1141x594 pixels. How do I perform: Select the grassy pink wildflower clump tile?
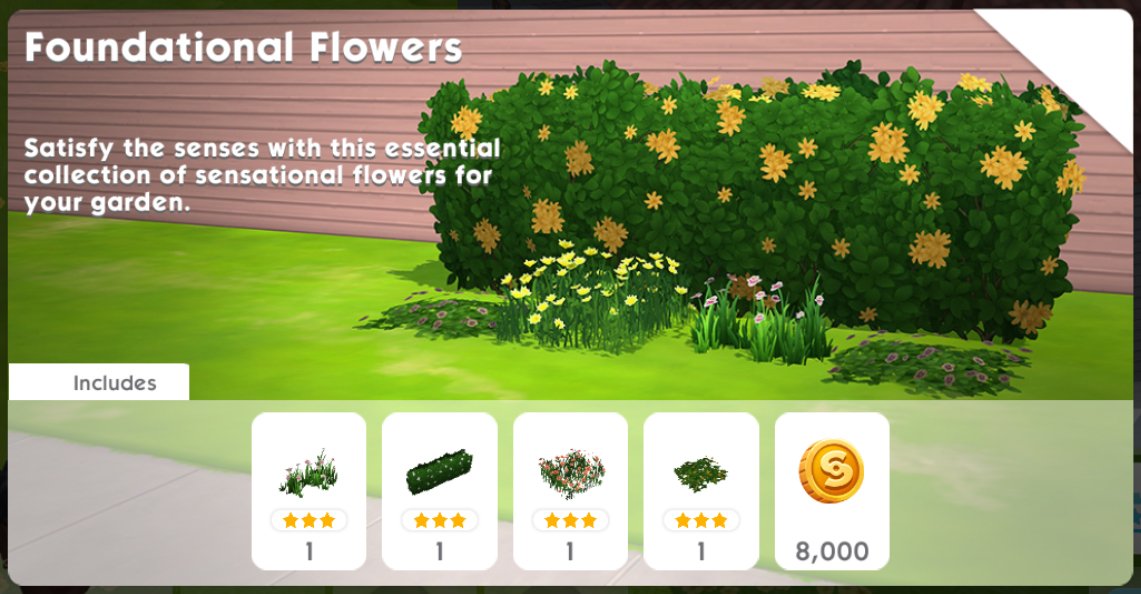click(308, 490)
